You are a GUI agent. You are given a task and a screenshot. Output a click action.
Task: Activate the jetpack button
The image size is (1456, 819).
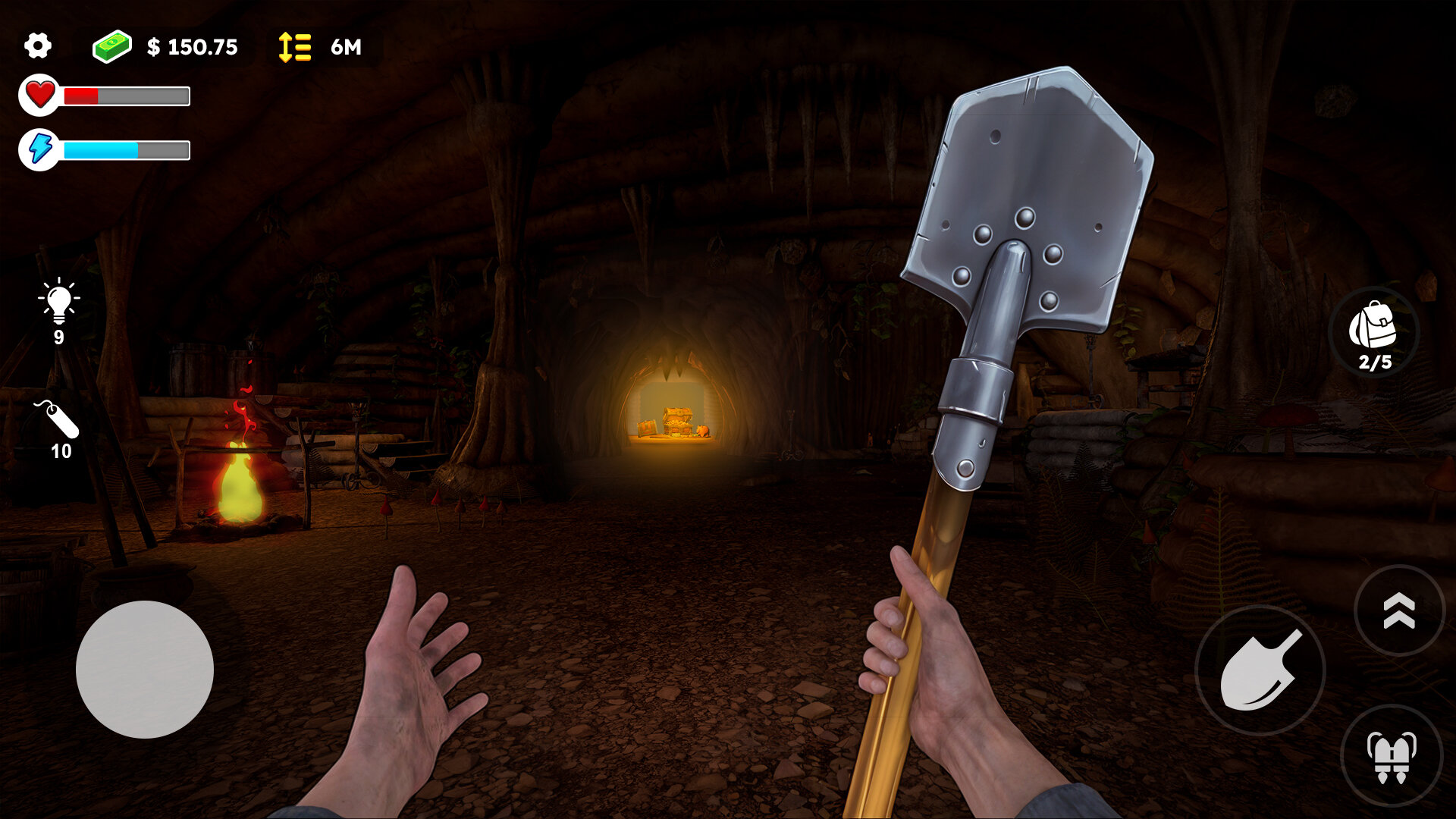click(1392, 755)
